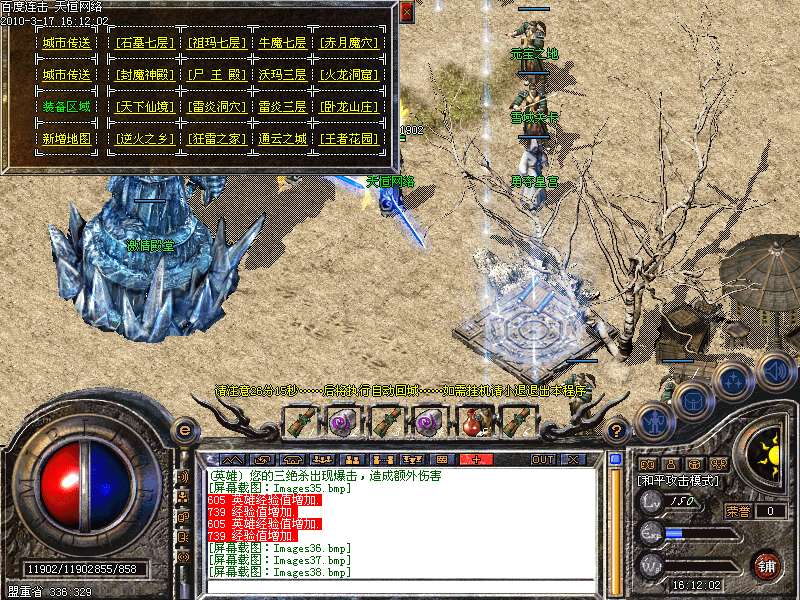
Task: Select the 雷炎洞穴 destination
Action: coord(216,106)
